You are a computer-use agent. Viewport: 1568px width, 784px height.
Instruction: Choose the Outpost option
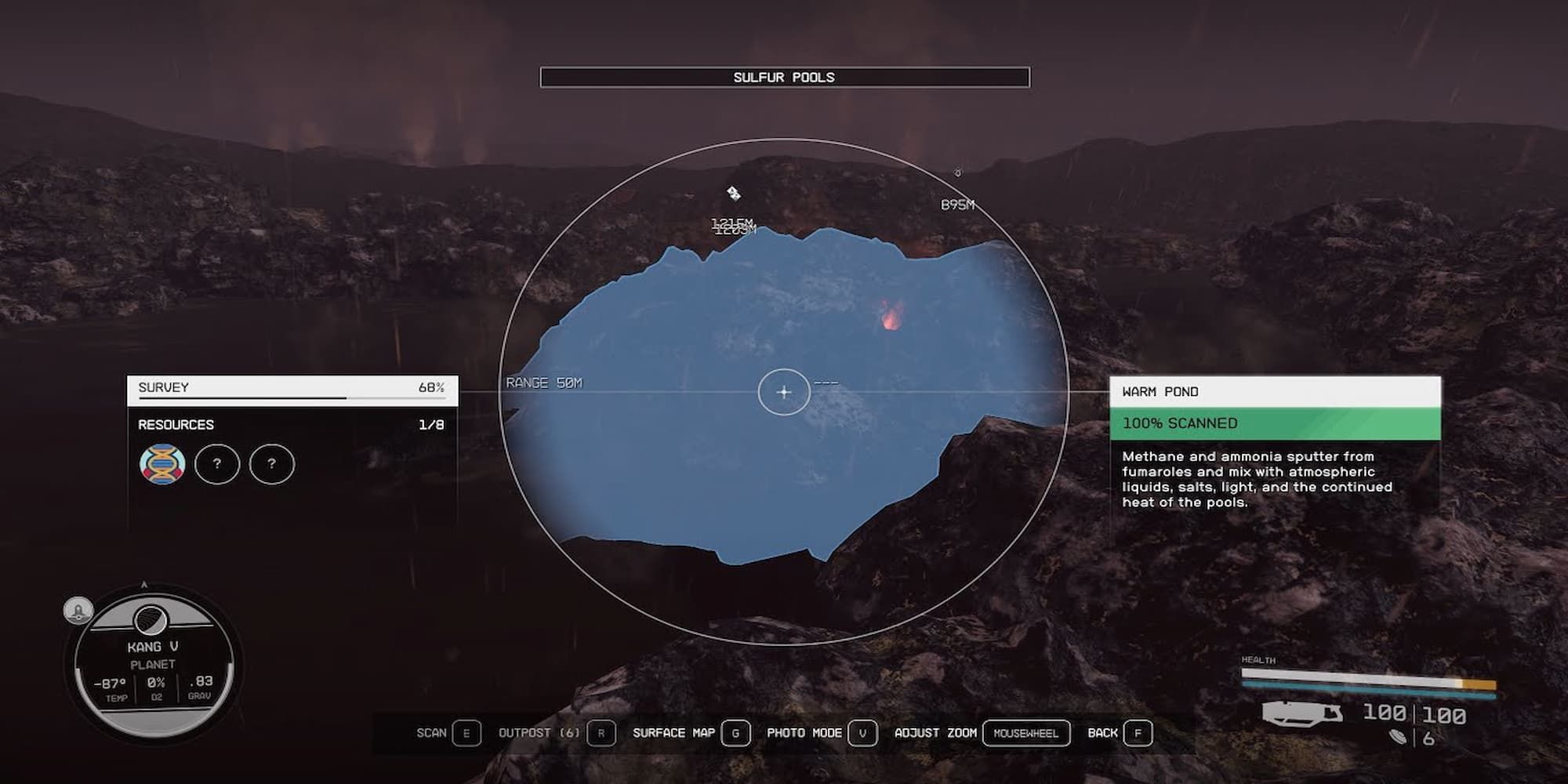pos(601,733)
